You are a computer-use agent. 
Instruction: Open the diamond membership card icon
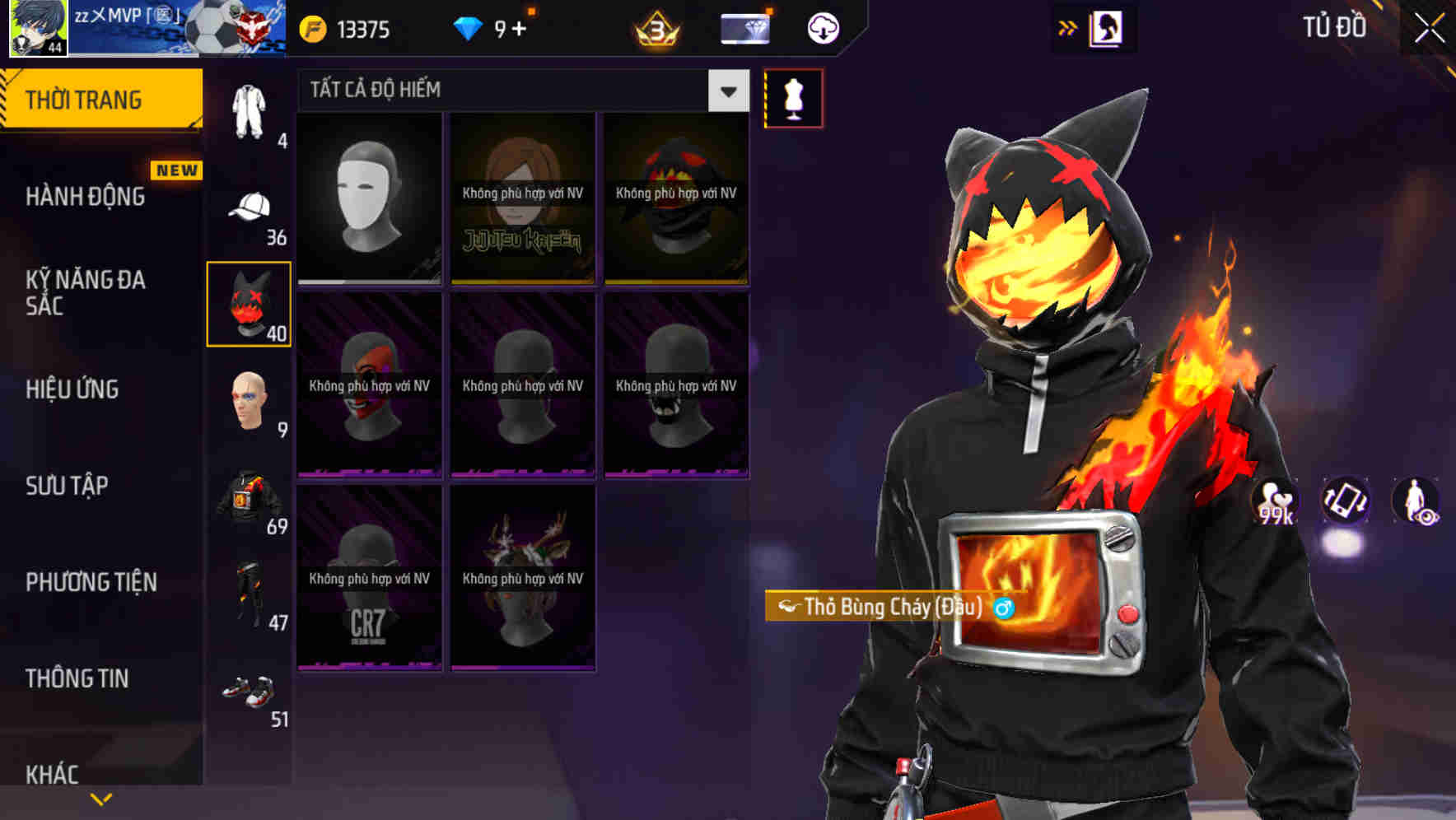click(x=745, y=27)
